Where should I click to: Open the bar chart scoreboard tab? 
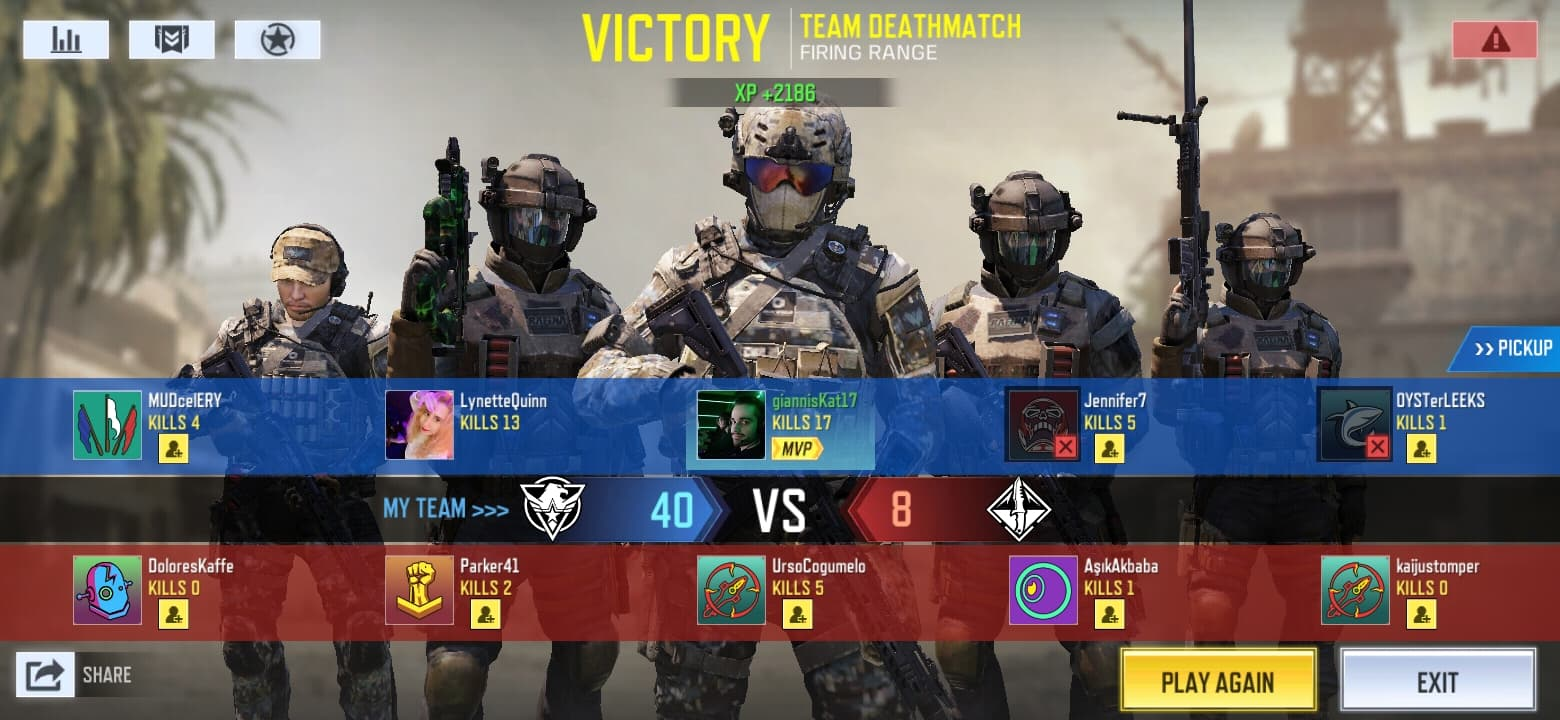(66, 40)
